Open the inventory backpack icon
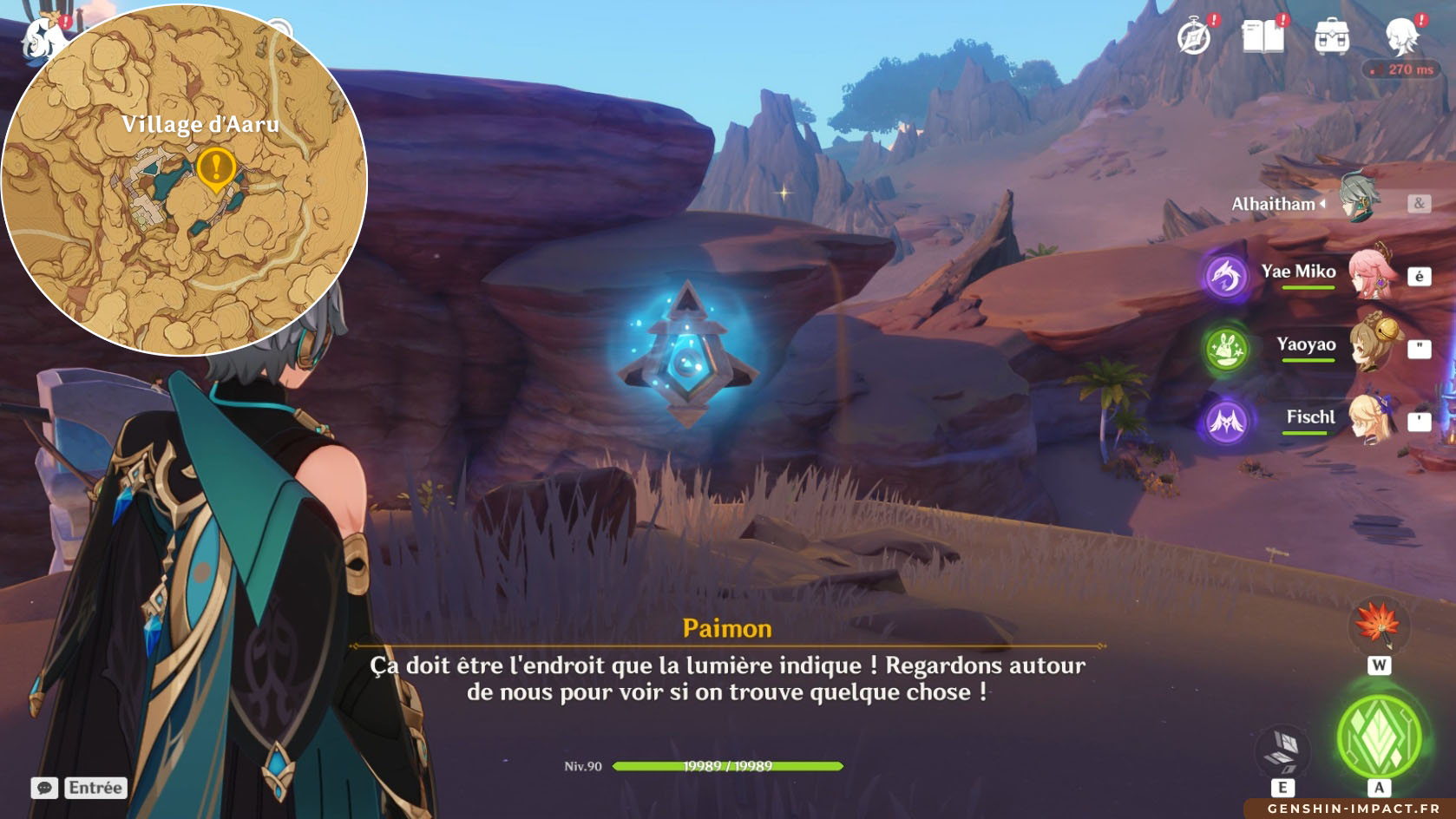Image resolution: width=1456 pixels, height=819 pixels. click(1331, 37)
